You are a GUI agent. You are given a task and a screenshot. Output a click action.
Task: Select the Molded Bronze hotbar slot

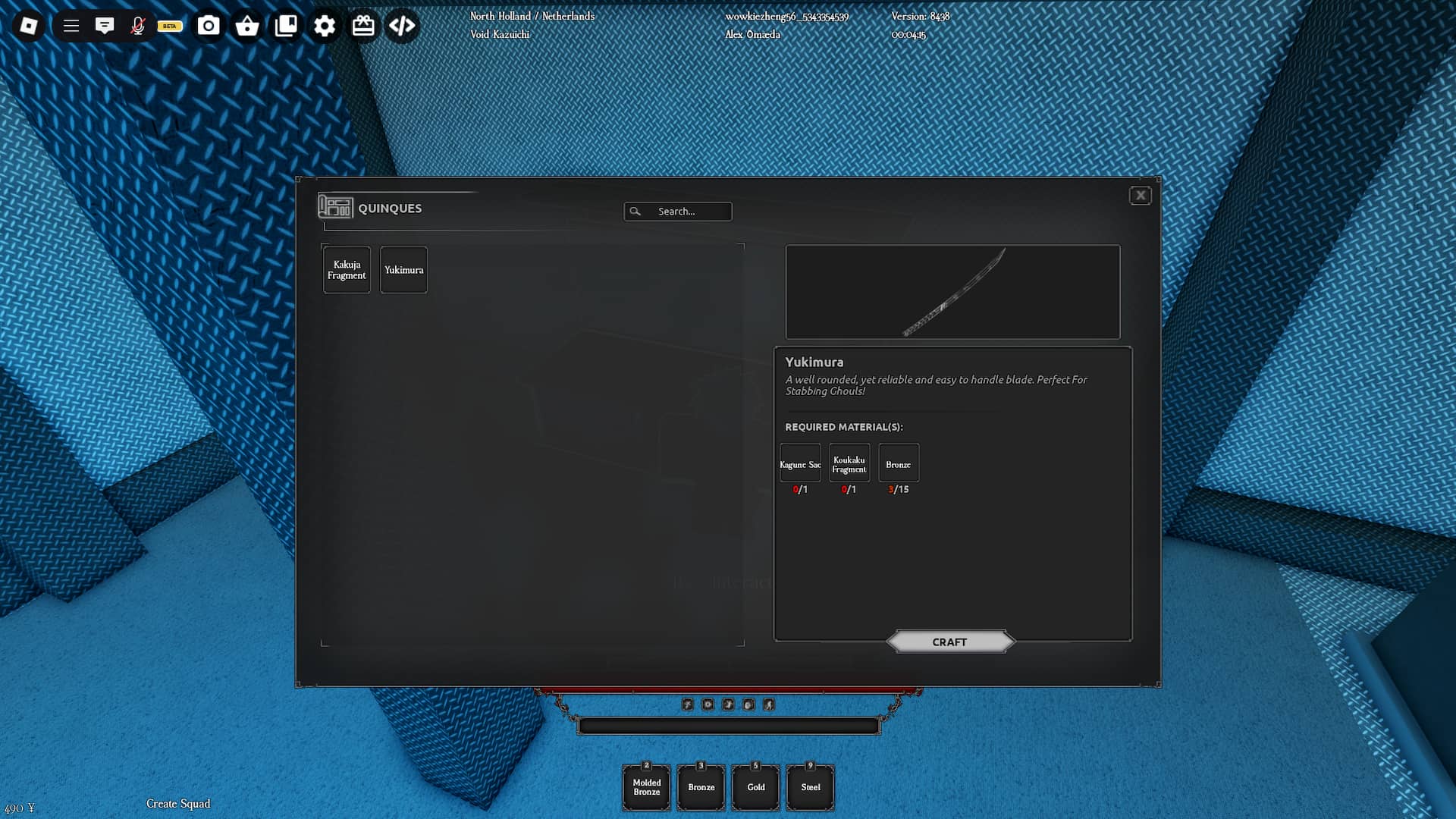[x=646, y=787]
